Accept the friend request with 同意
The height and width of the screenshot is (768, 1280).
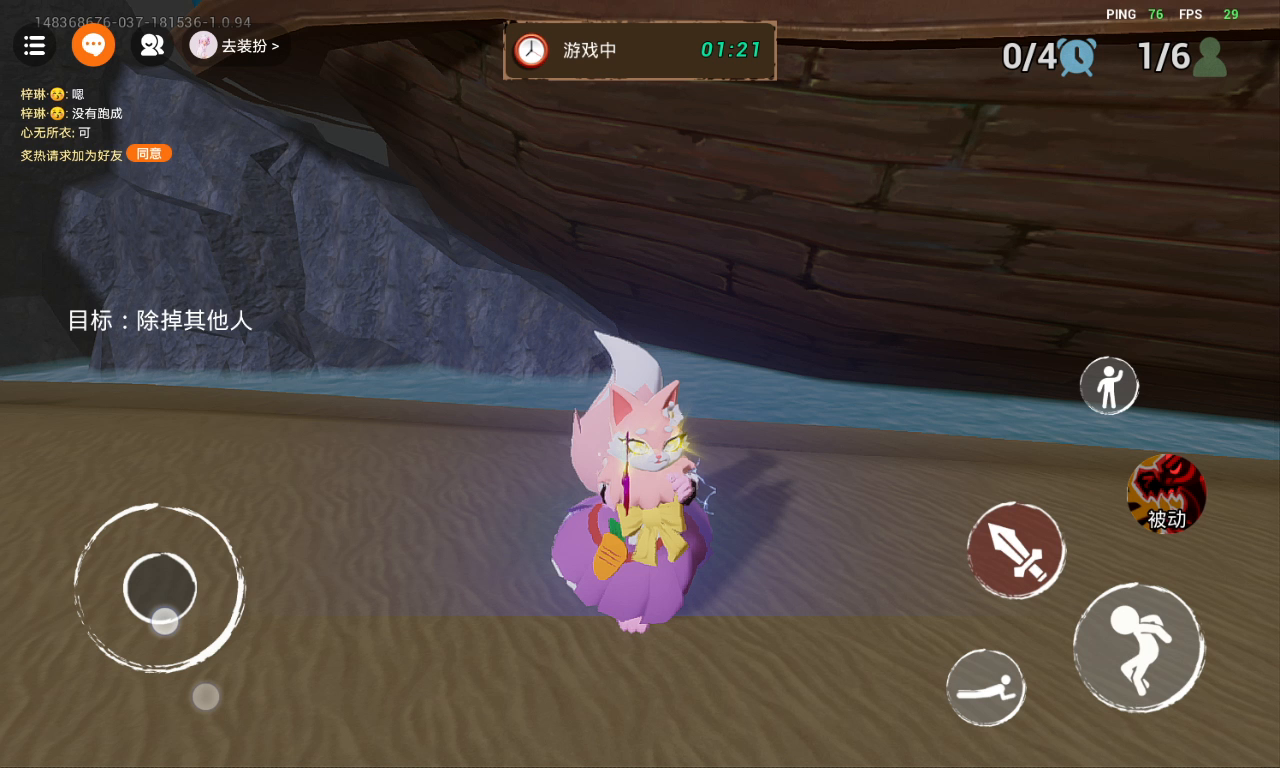149,153
